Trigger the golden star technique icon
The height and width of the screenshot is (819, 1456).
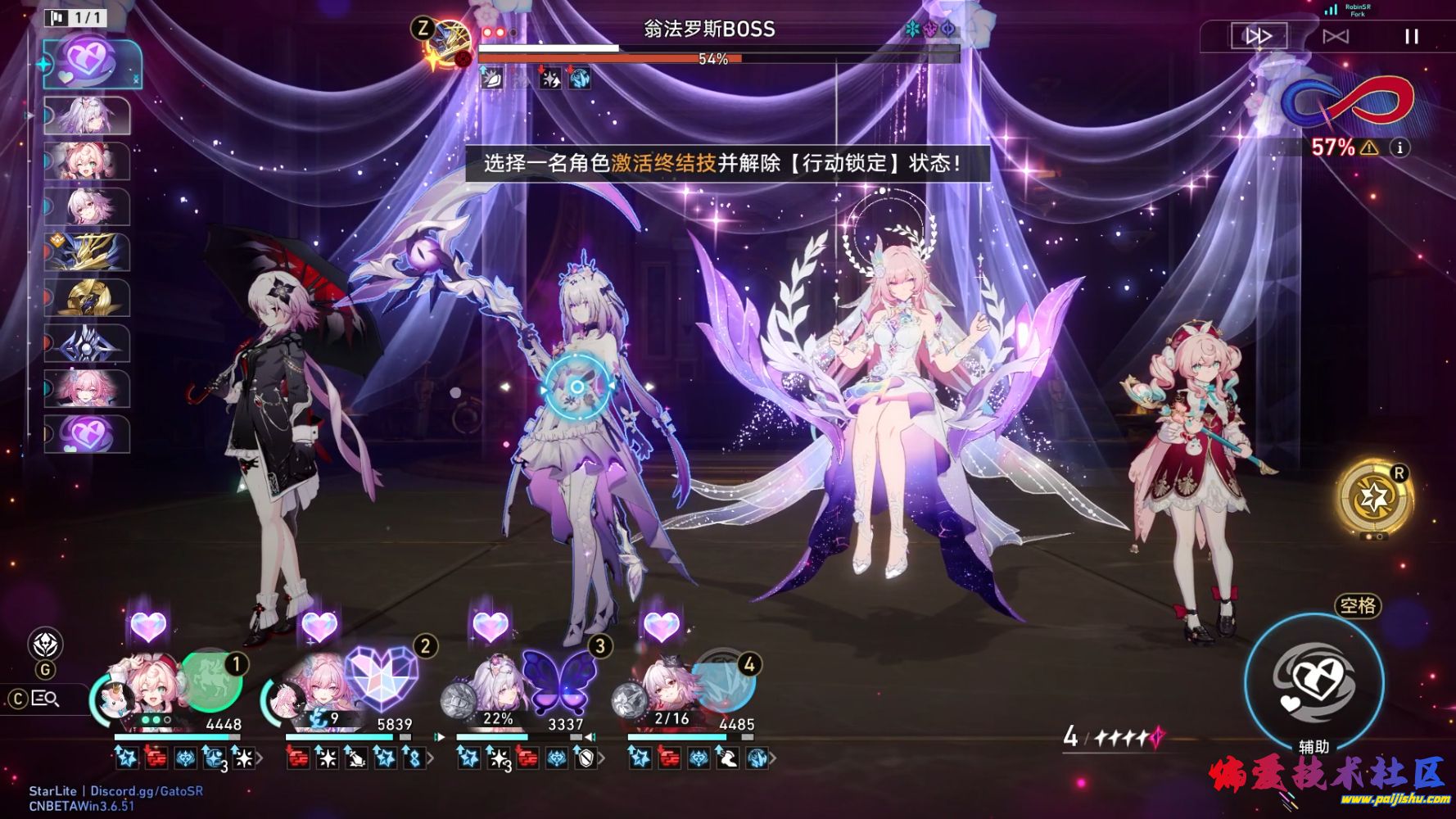[x=1375, y=497]
